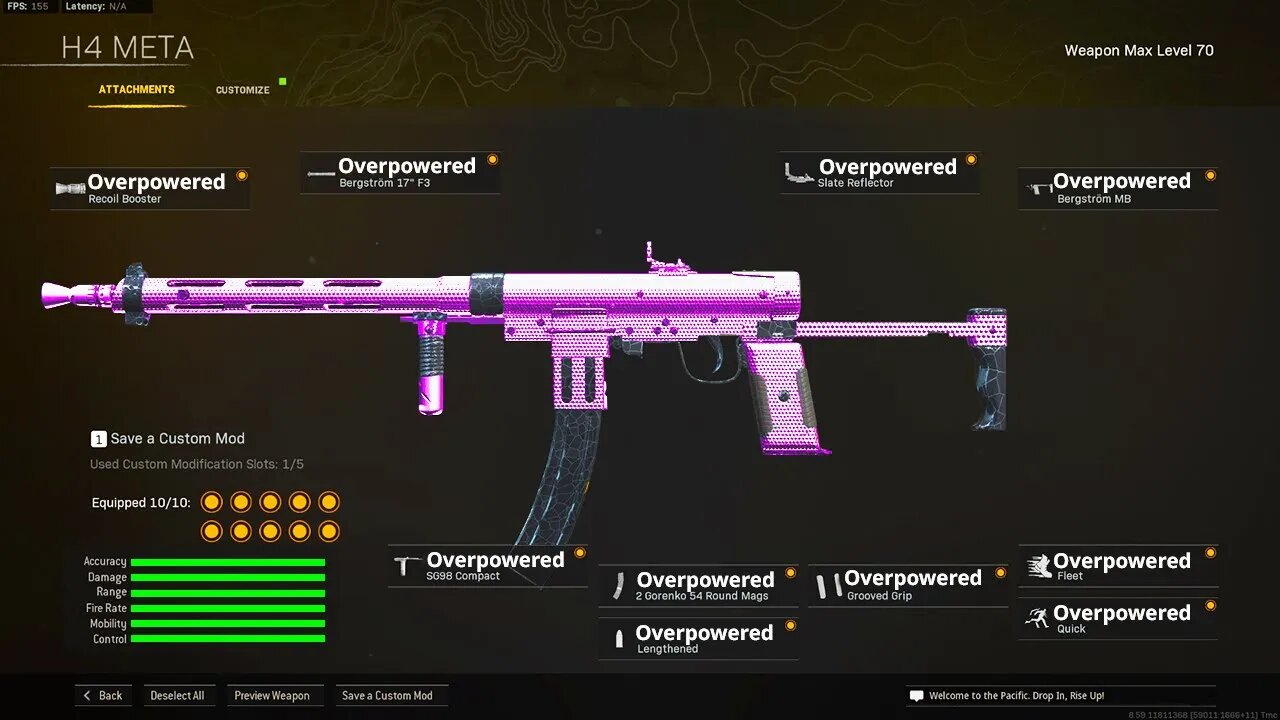Image resolution: width=1280 pixels, height=720 pixels.
Task: Open the SG98 Compact underbarrel slot
Action: tap(487, 566)
